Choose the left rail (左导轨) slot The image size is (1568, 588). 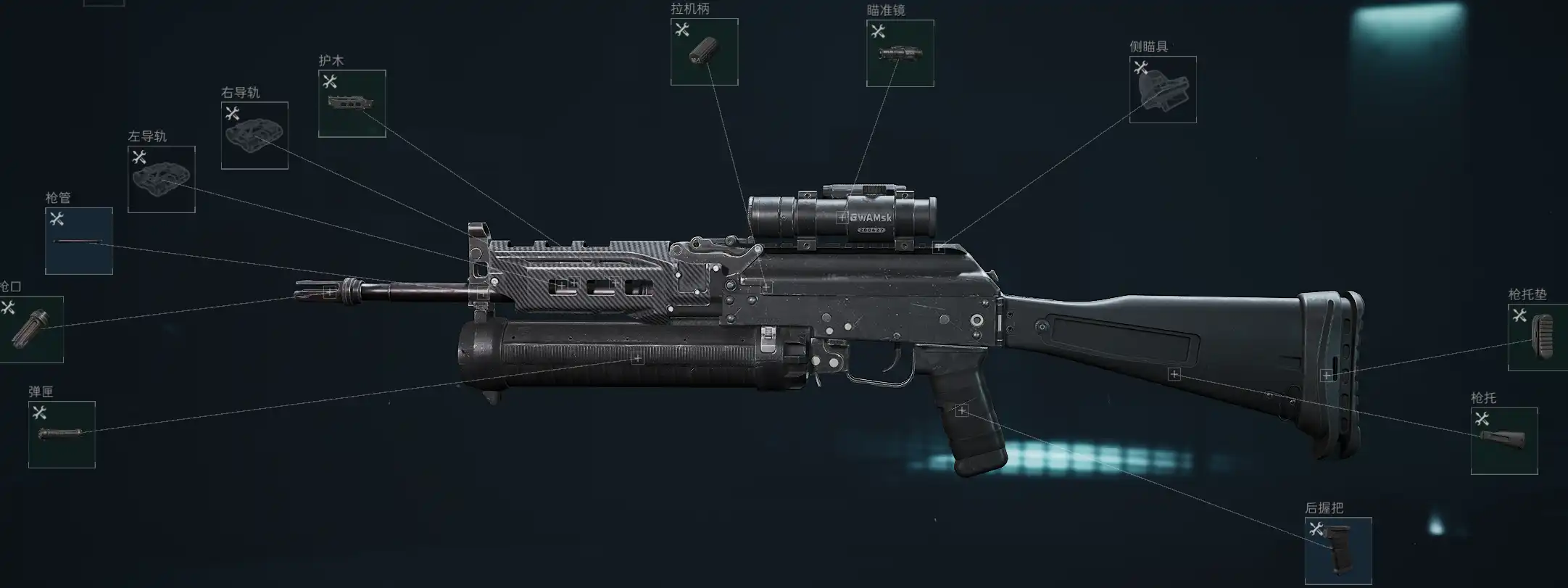coord(162,180)
